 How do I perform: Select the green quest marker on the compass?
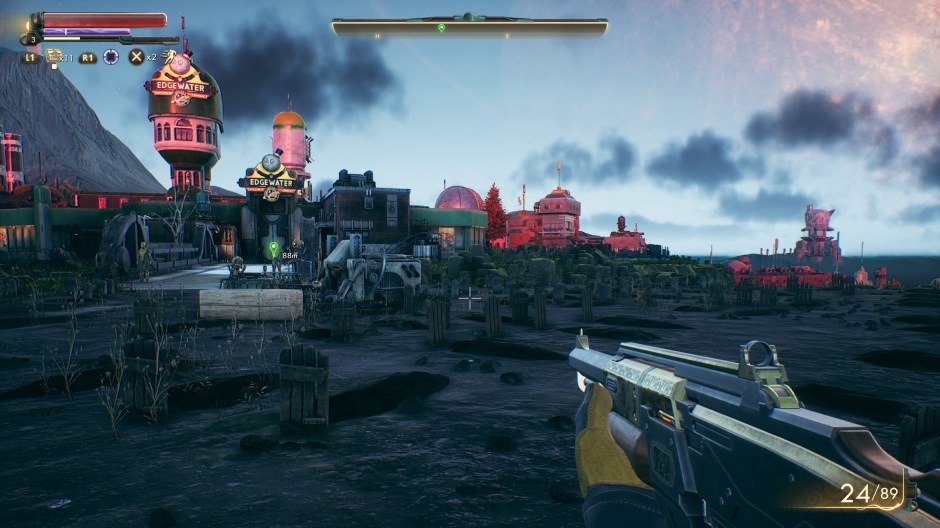(441, 27)
